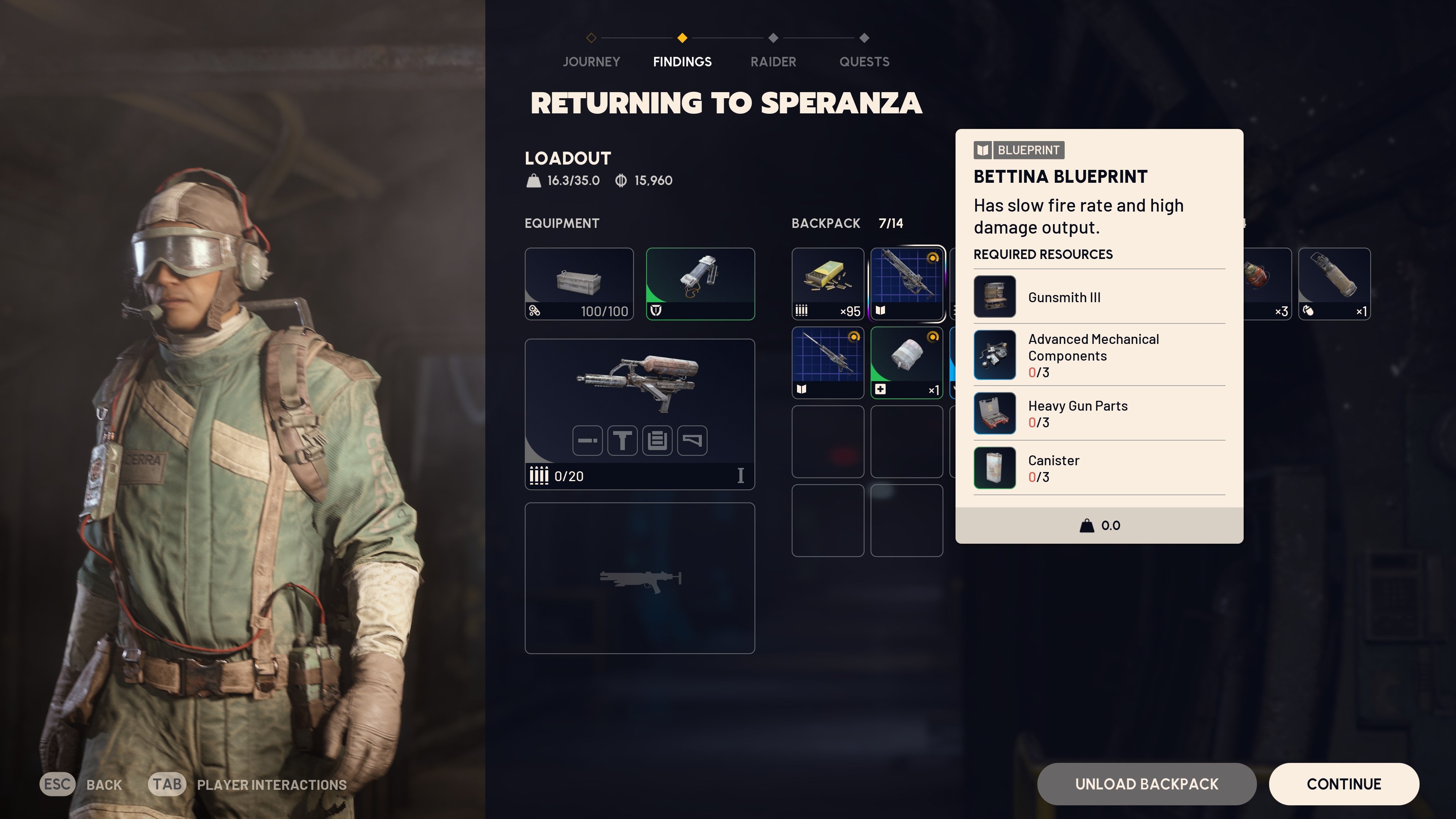1456x819 pixels.
Task: Select the bandage item slot
Action: pos(907,362)
